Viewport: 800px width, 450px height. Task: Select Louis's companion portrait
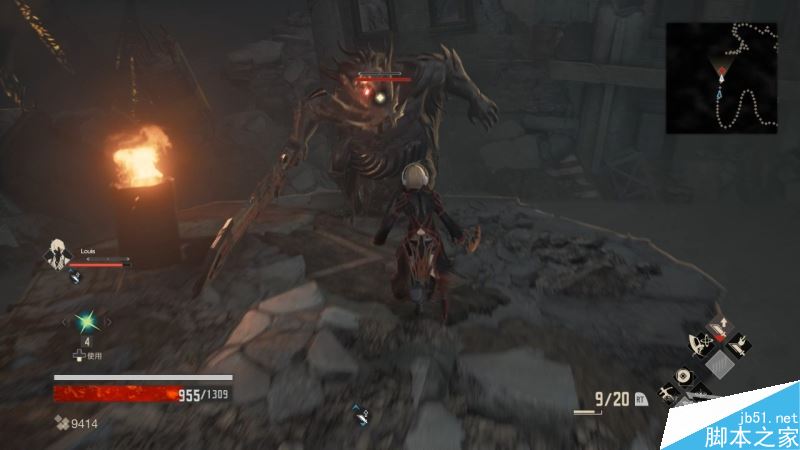pos(60,252)
